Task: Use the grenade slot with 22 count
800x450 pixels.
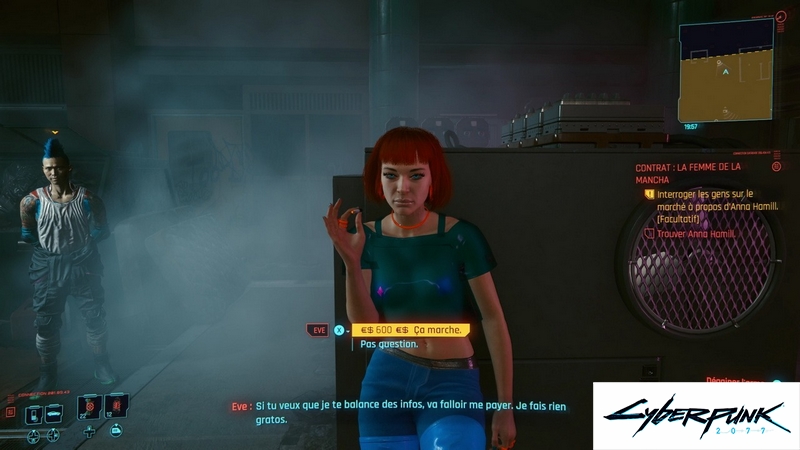Action: (x=90, y=408)
